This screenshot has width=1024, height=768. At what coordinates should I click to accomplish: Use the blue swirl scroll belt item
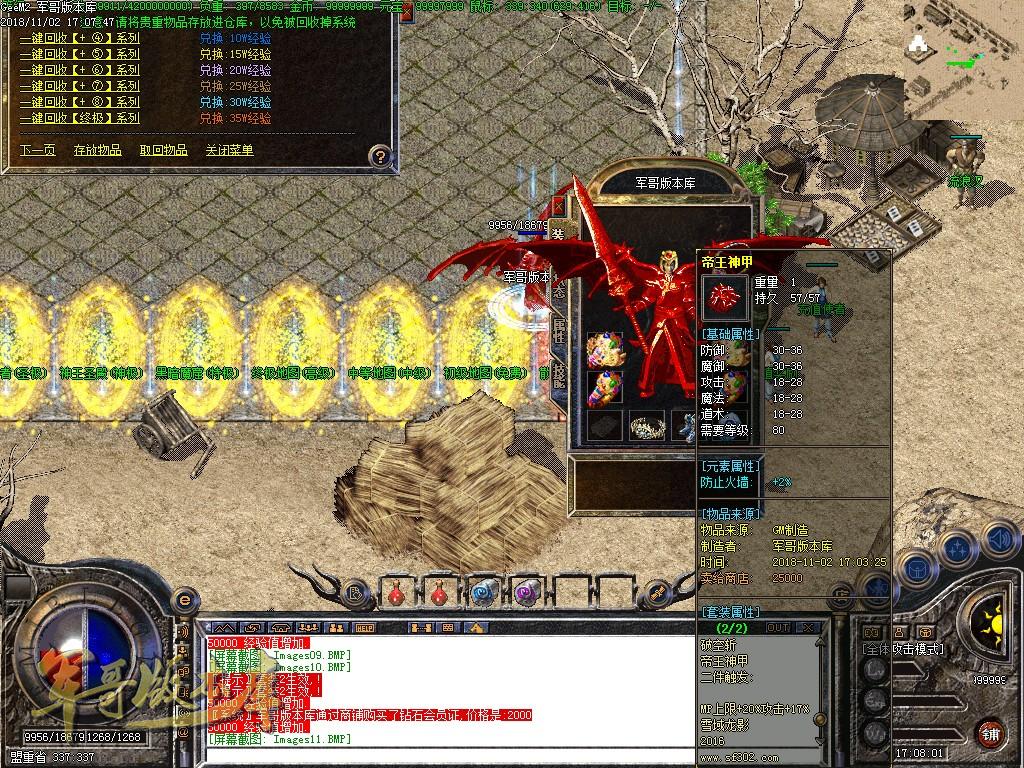coord(484,593)
